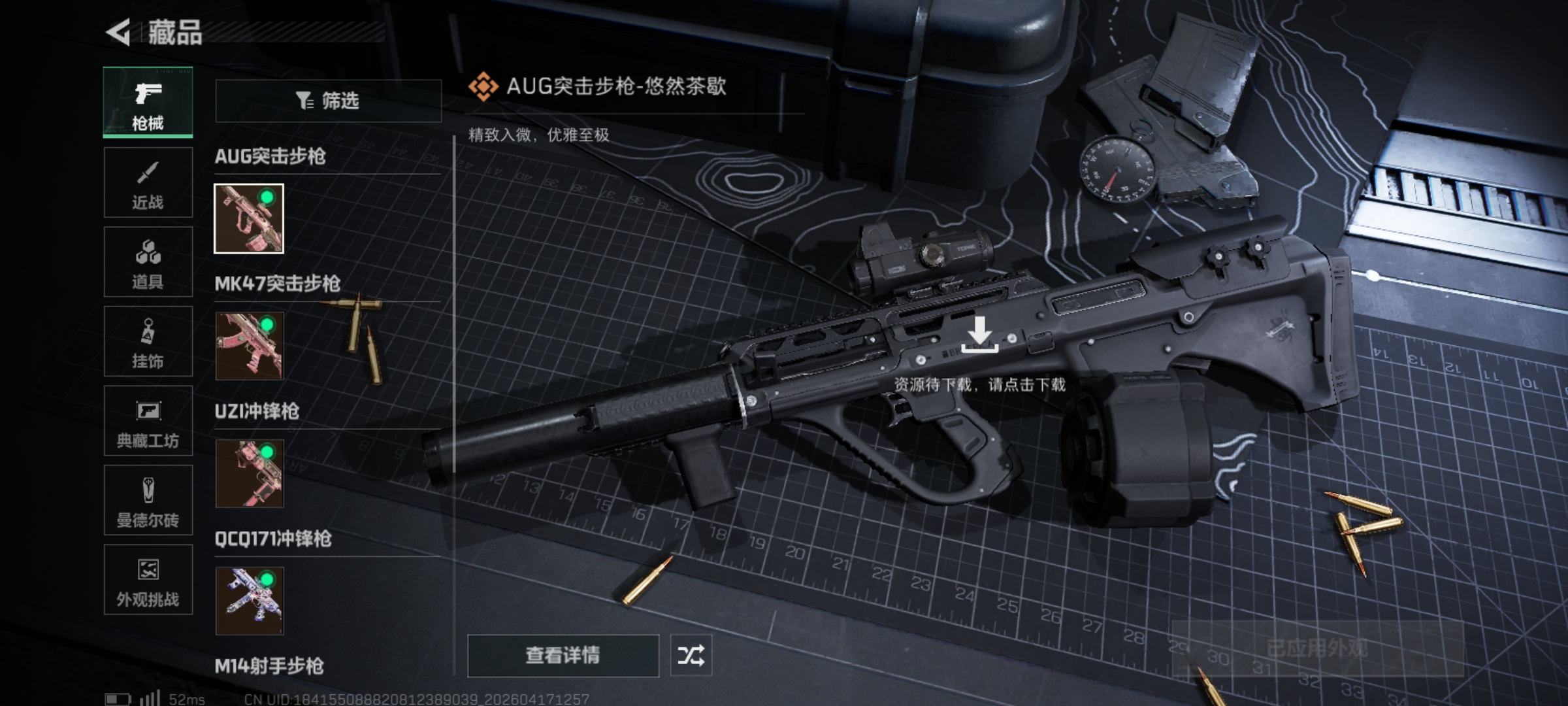Choose the MK47 assault rifle skin thumbnail

click(249, 346)
